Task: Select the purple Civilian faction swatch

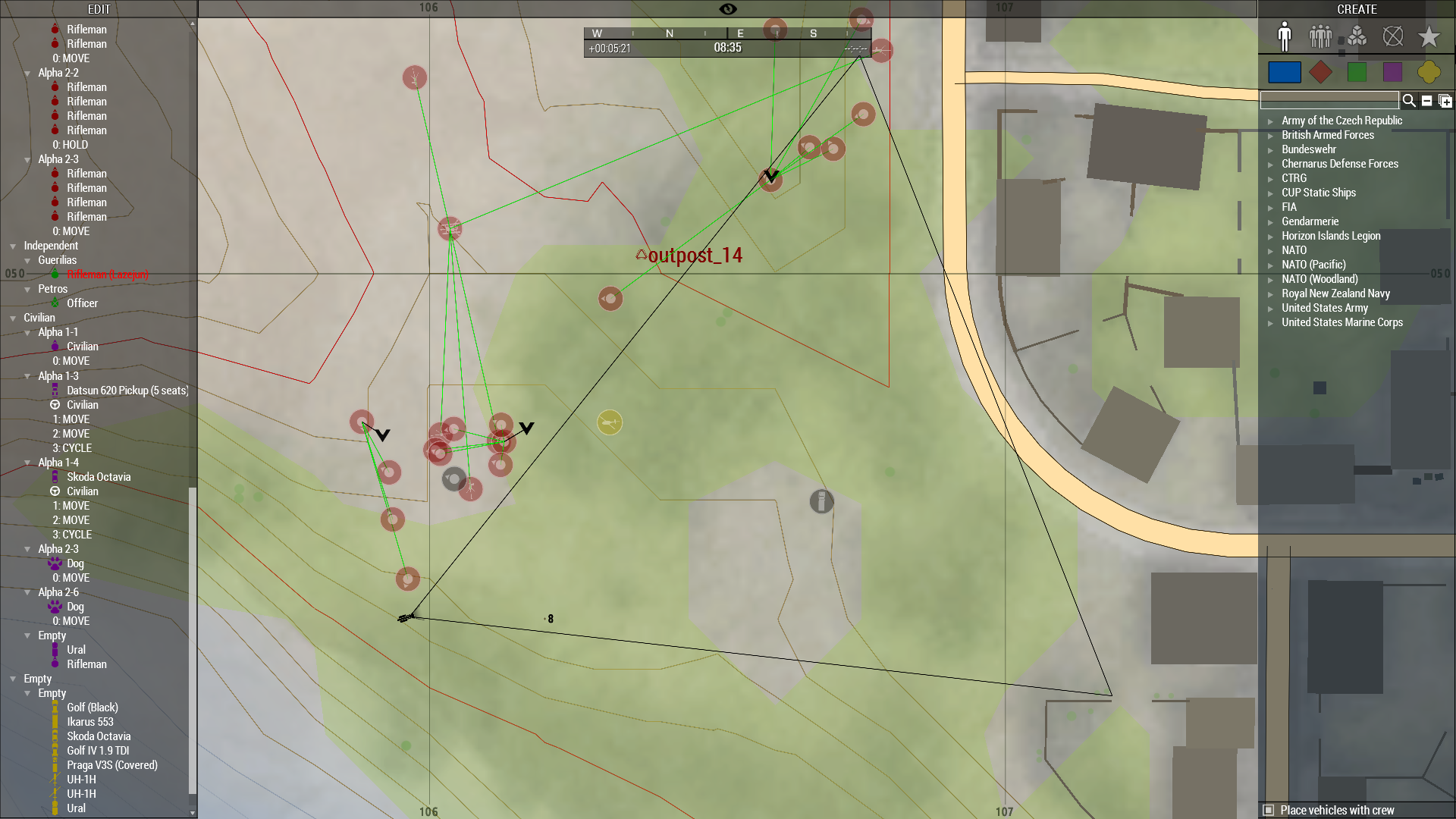Action: 1392,72
